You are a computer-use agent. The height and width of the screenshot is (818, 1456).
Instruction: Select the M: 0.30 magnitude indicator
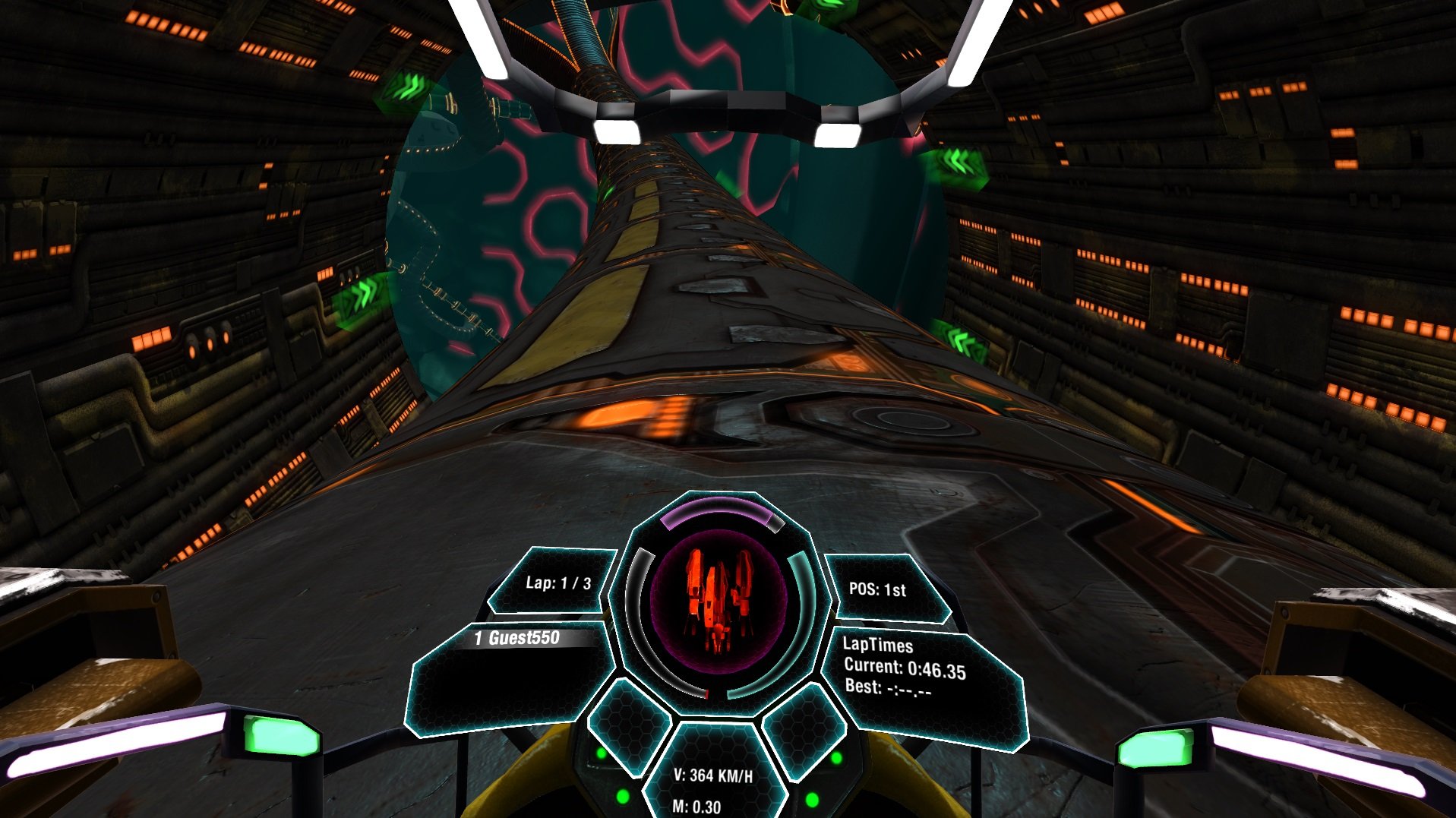coord(696,808)
